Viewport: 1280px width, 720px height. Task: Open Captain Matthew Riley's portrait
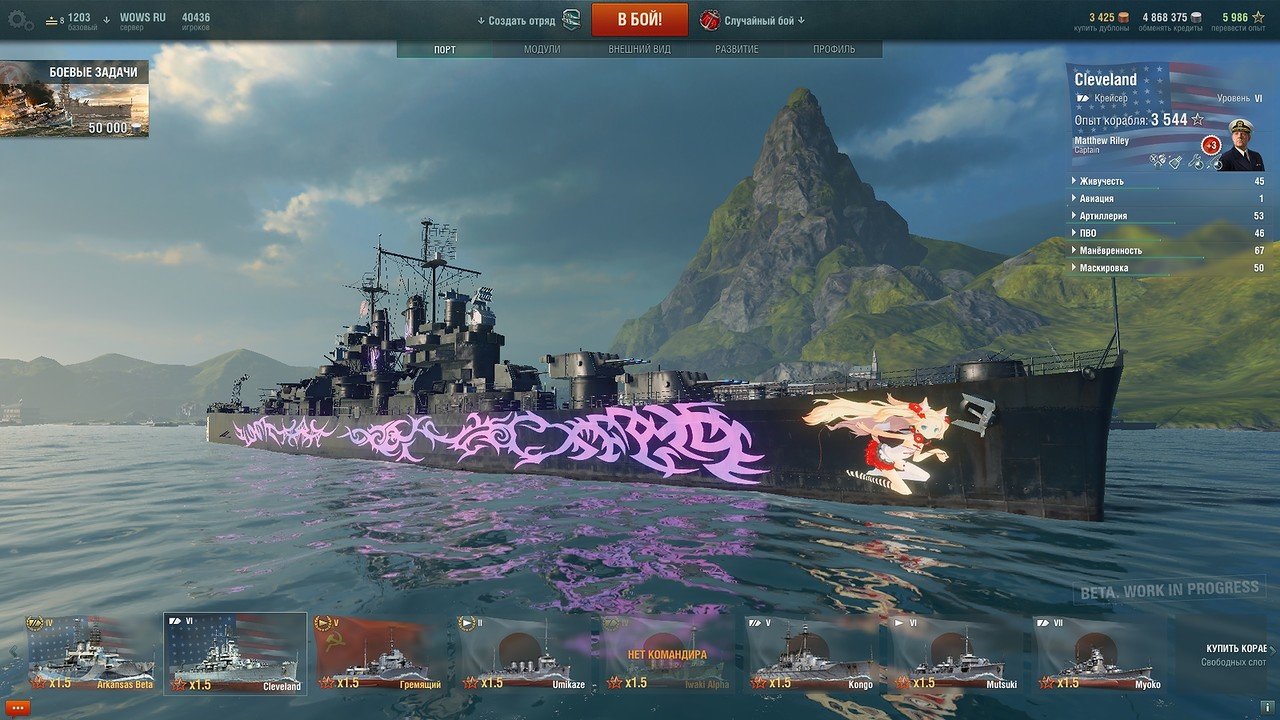1241,146
